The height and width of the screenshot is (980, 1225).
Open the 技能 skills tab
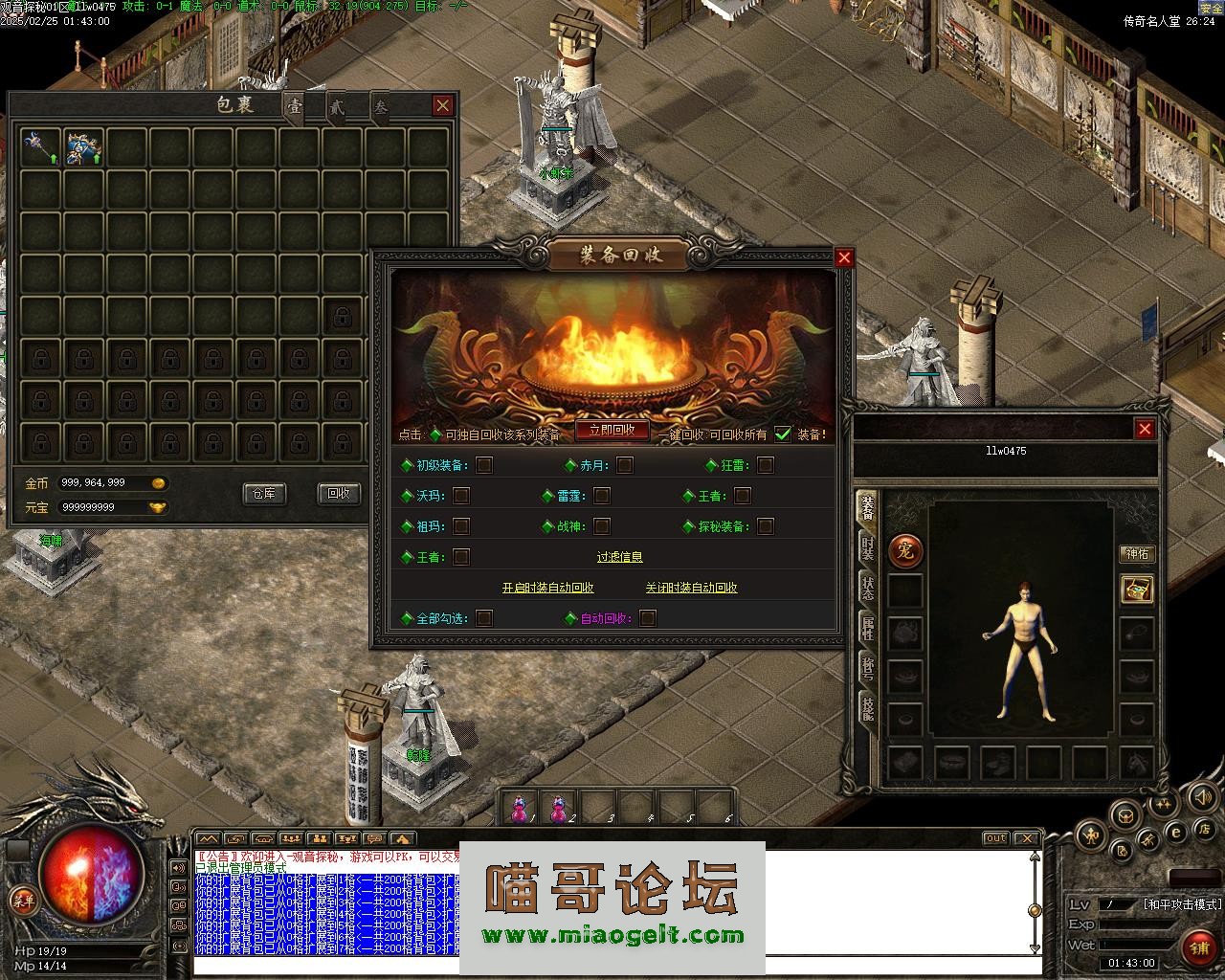pos(867,708)
